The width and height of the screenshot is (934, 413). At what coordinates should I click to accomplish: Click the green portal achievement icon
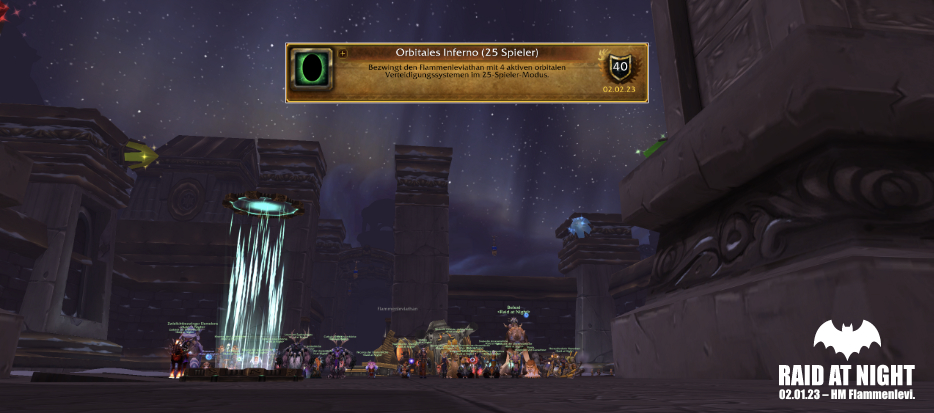312,71
